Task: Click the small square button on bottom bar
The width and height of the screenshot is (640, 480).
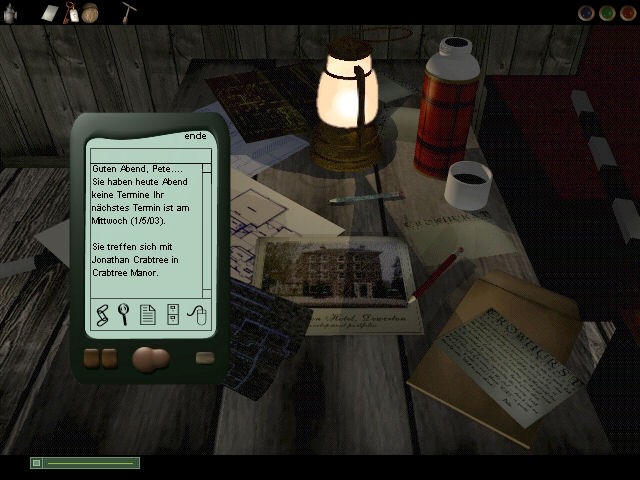Action: point(37,463)
